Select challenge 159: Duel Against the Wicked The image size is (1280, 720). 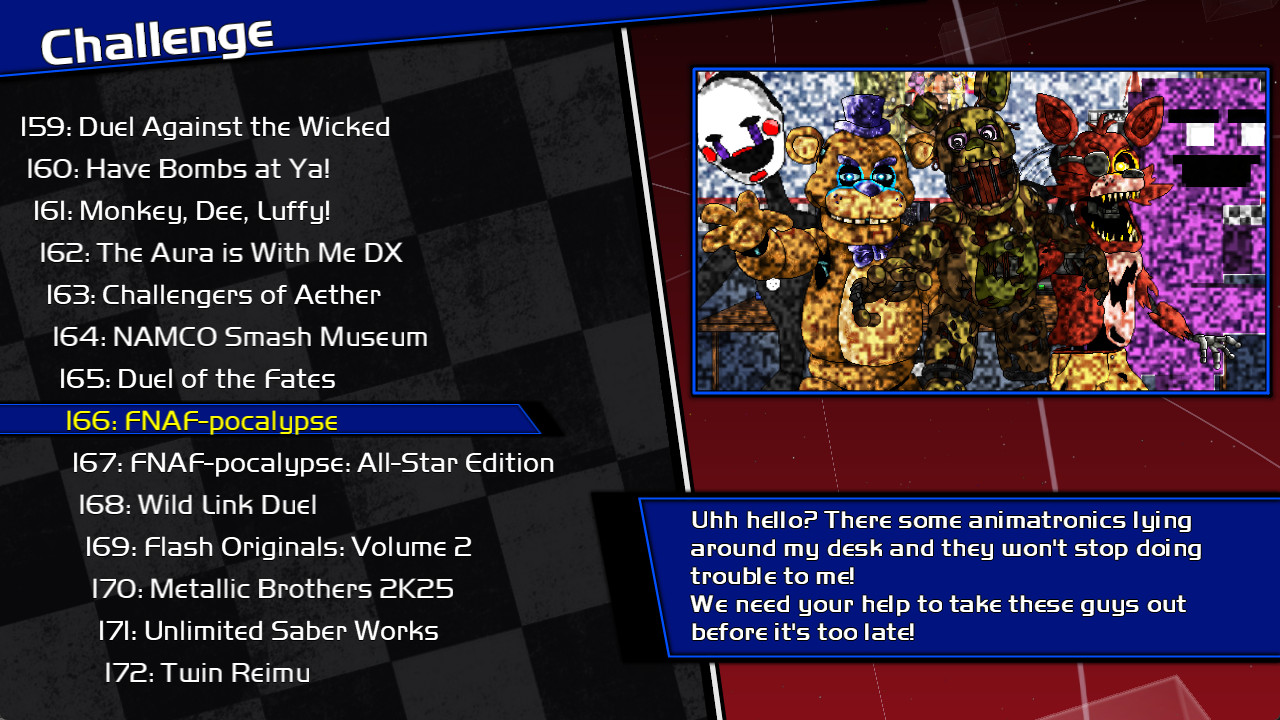pos(205,127)
